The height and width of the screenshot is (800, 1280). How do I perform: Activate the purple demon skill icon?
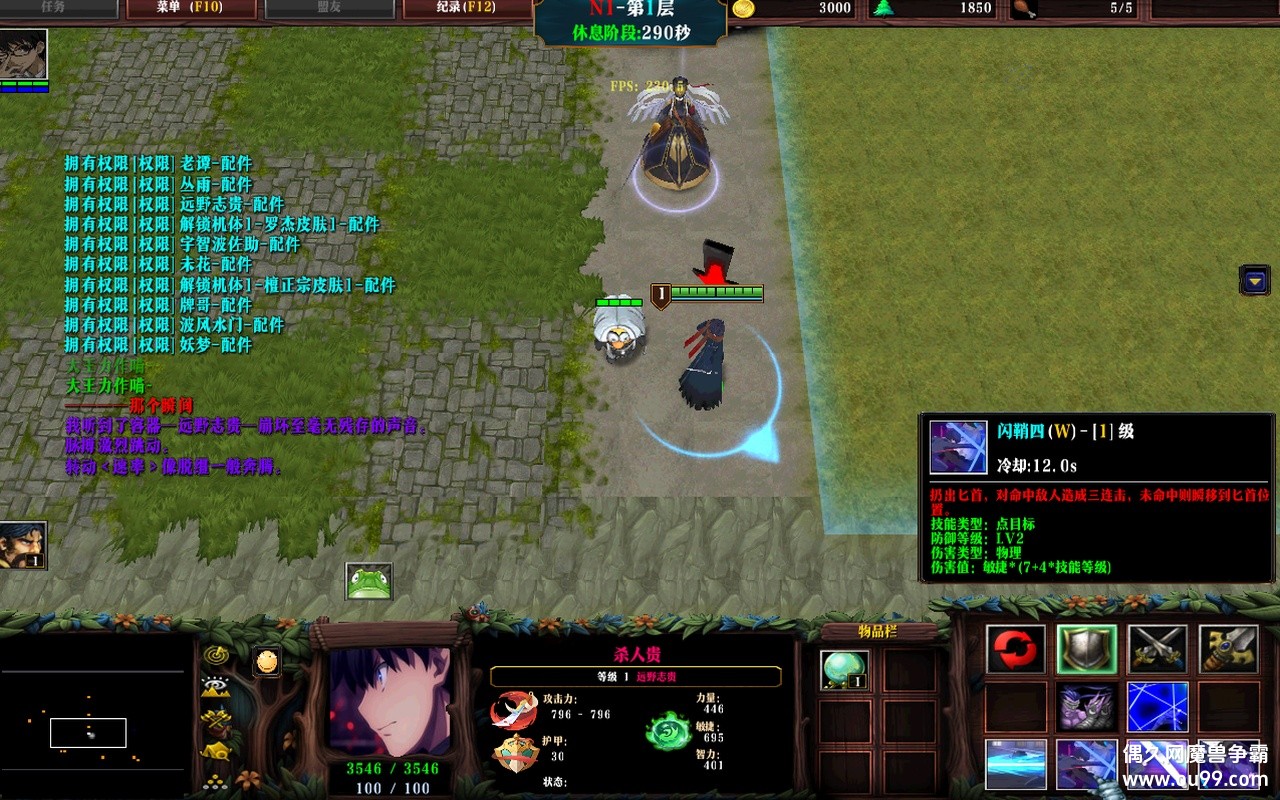point(1087,707)
